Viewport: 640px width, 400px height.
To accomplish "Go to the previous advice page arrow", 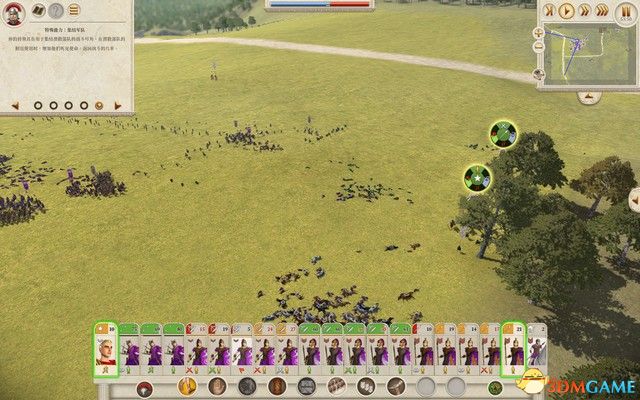I will [x=14, y=104].
